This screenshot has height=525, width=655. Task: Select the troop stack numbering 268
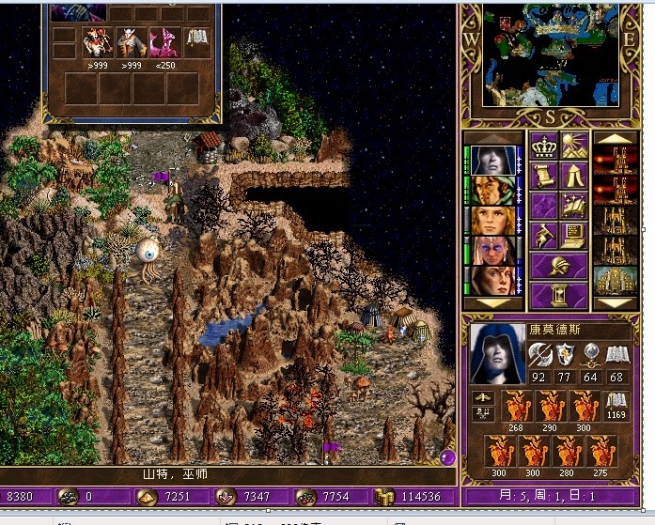516,406
